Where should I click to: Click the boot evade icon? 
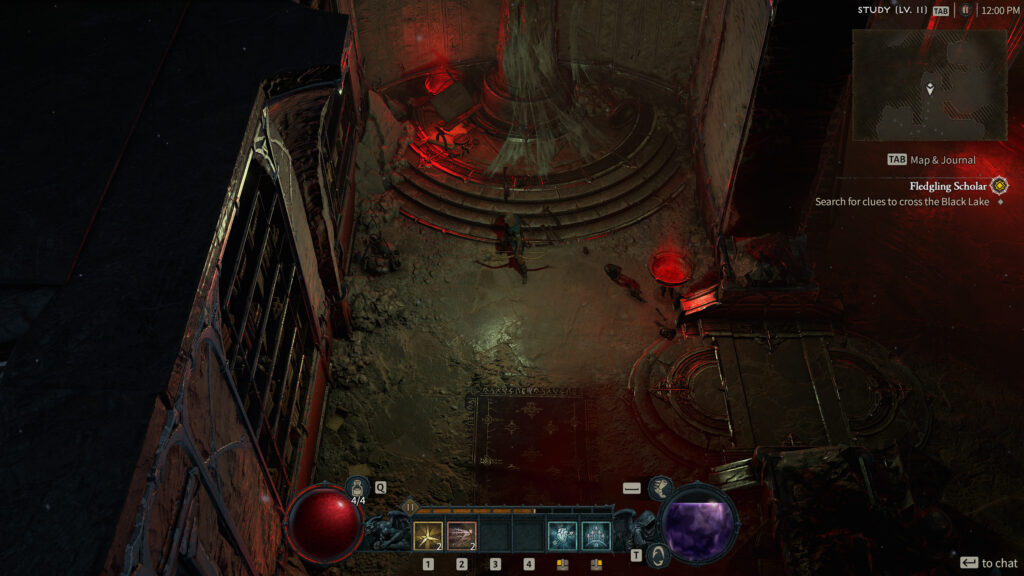tap(659, 488)
